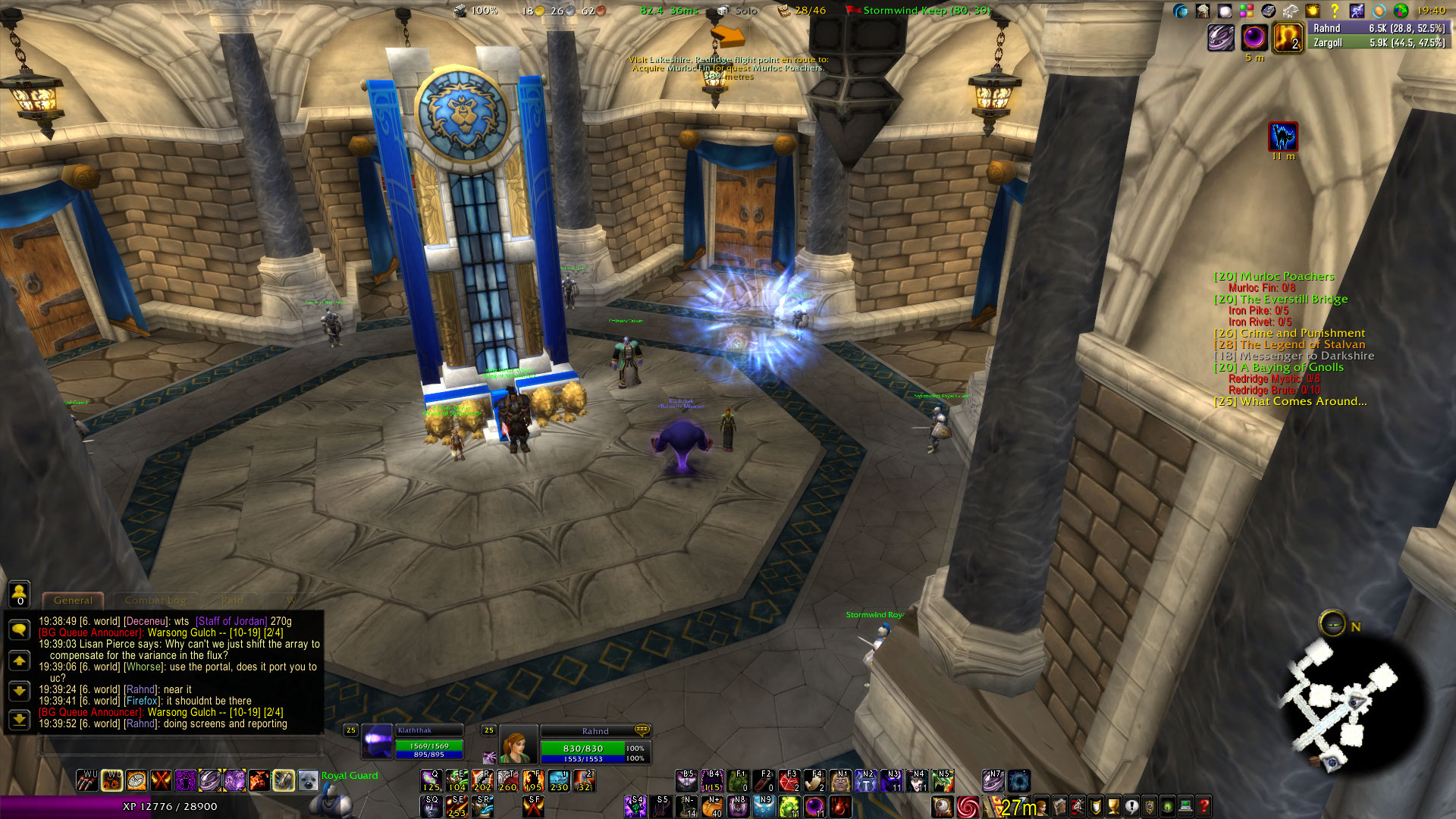The height and width of the screenshot is (819, 1456).
Task: Switch to the Combat Log tab
Action: (155, 601)
